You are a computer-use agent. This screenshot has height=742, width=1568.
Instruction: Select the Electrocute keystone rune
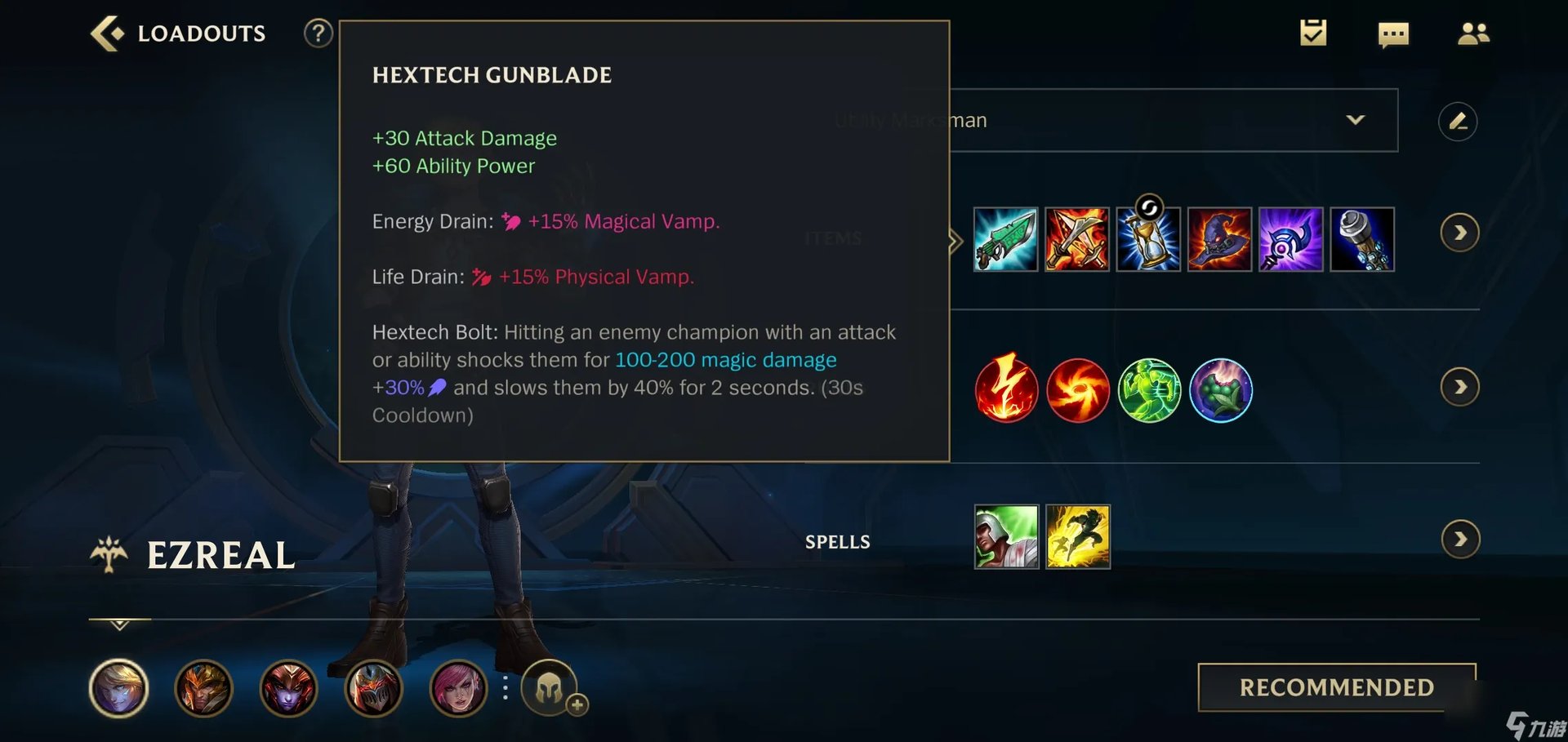[1005, 389]
